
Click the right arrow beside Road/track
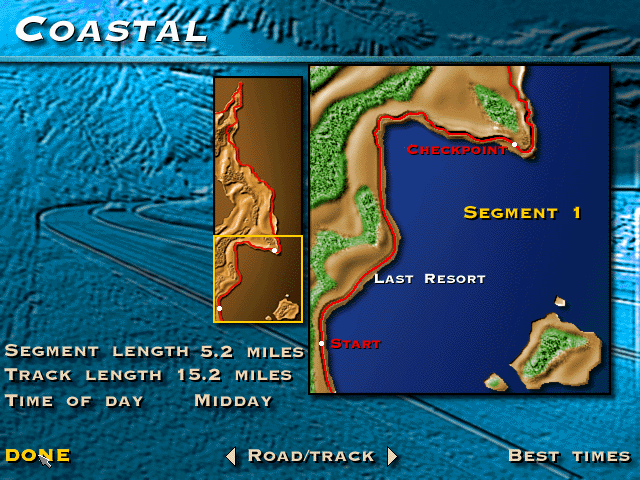(x=392, y=456)
